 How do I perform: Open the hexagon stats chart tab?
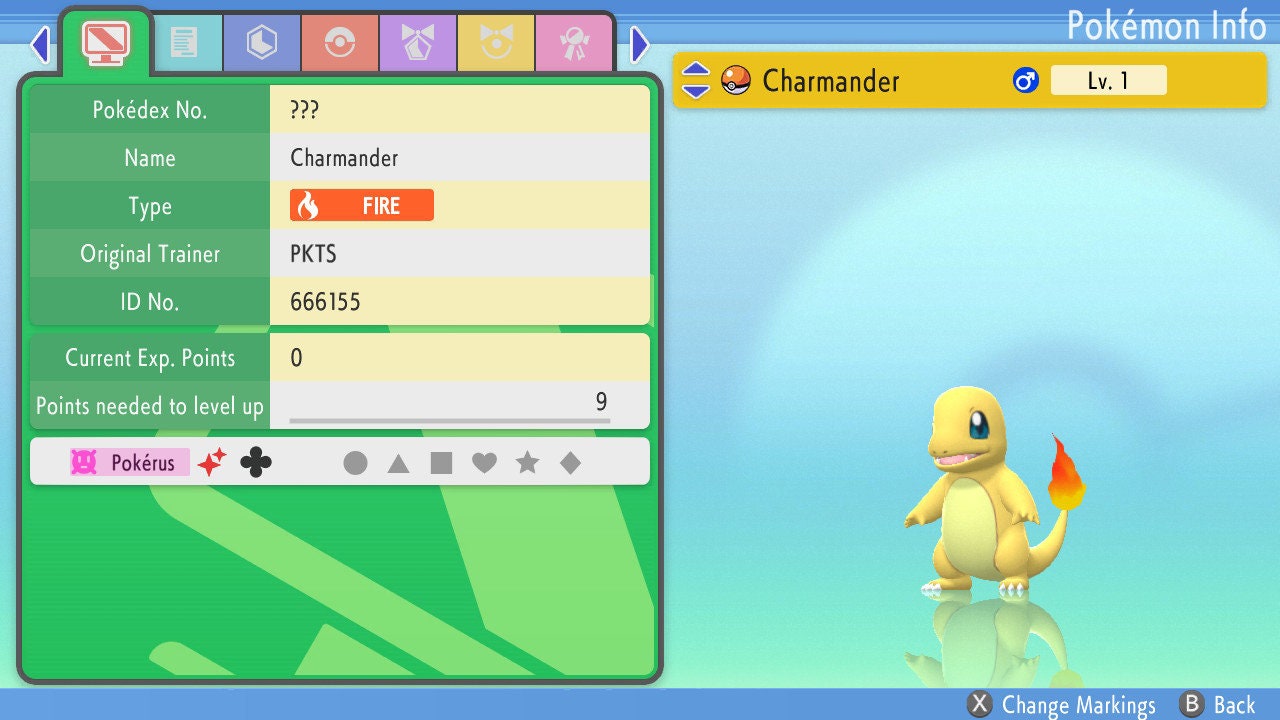(261, 43)
